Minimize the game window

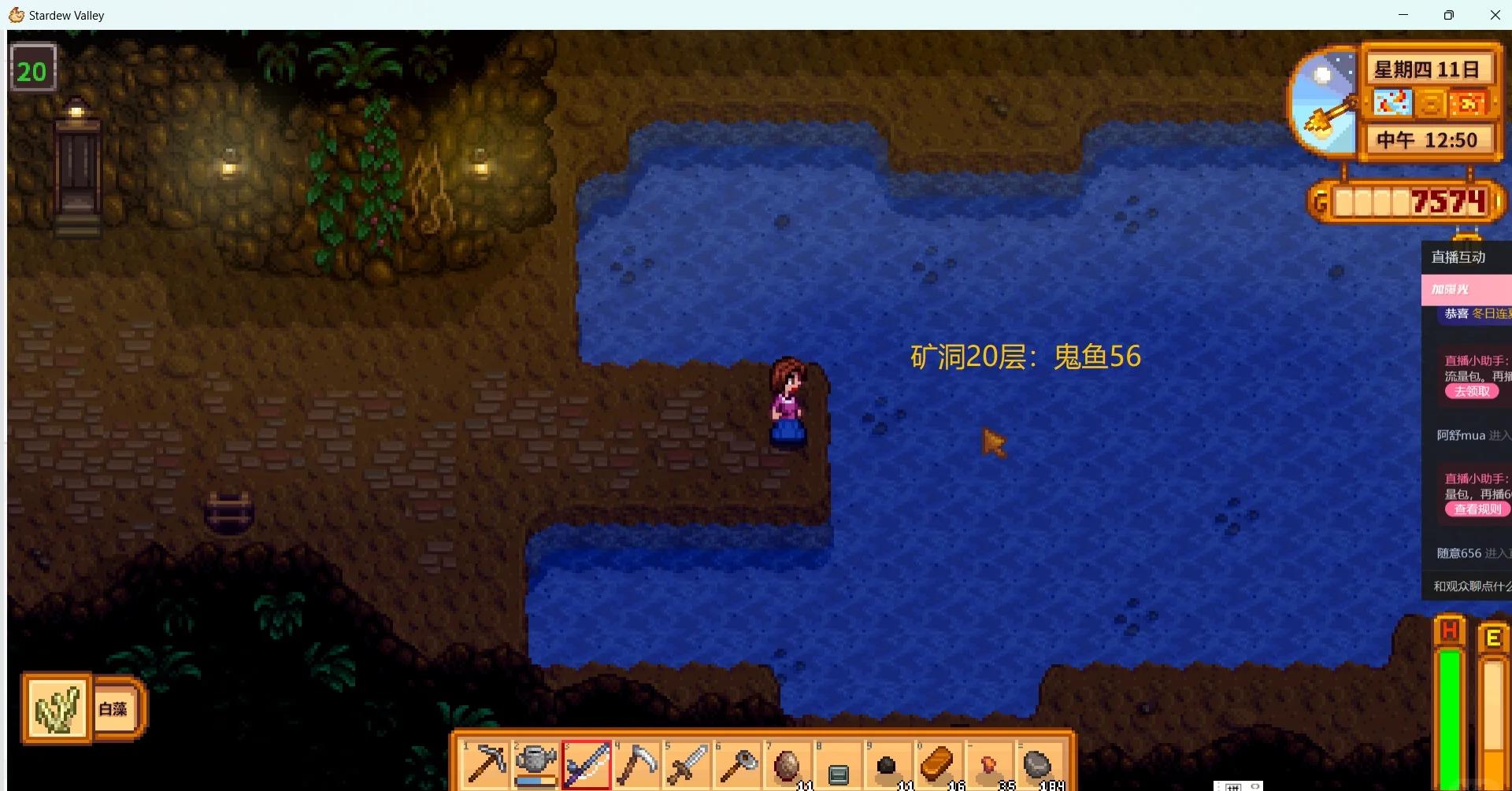(1403, 15)
